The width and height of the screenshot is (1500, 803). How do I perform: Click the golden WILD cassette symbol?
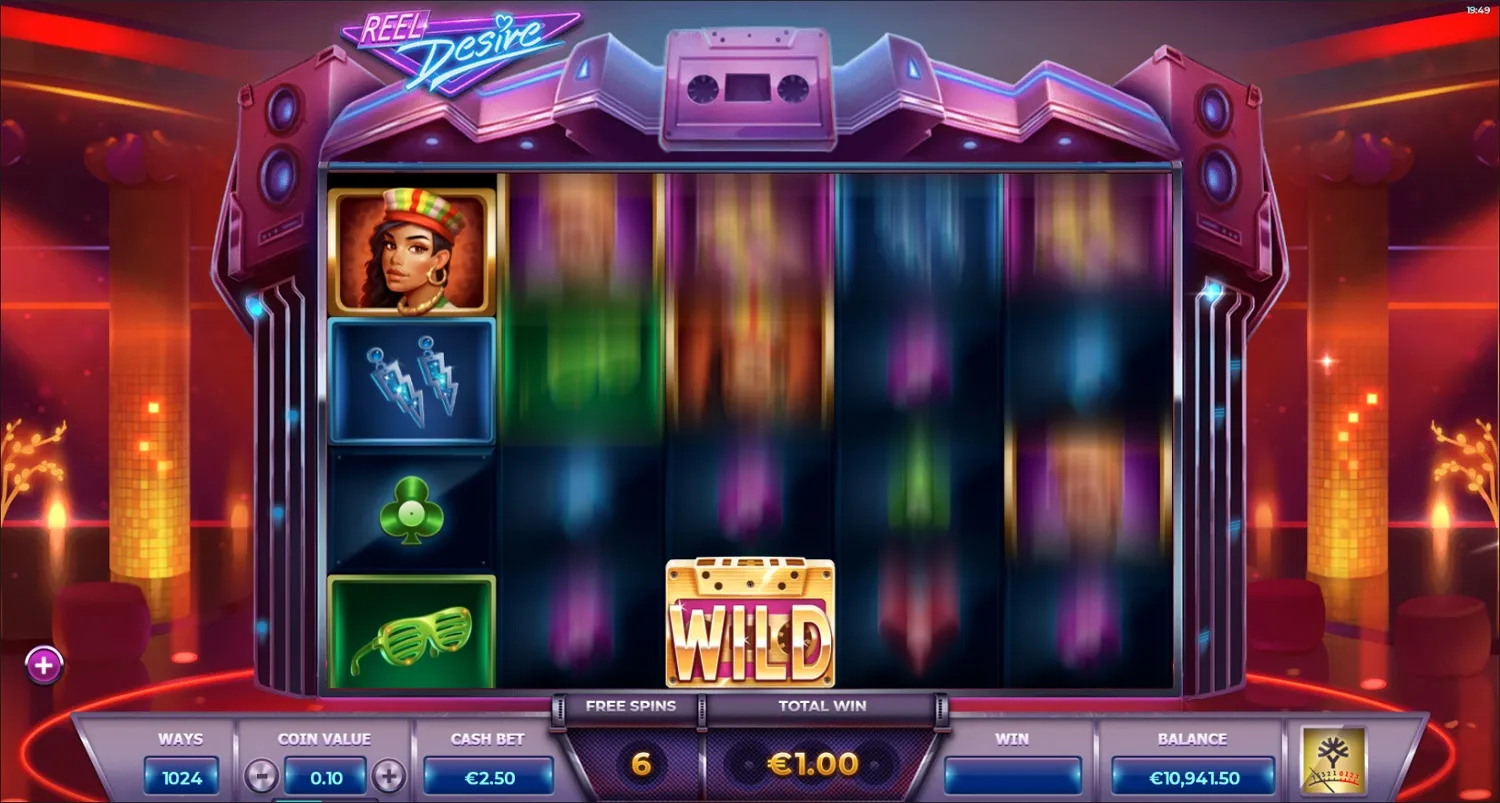pos(751,622)
